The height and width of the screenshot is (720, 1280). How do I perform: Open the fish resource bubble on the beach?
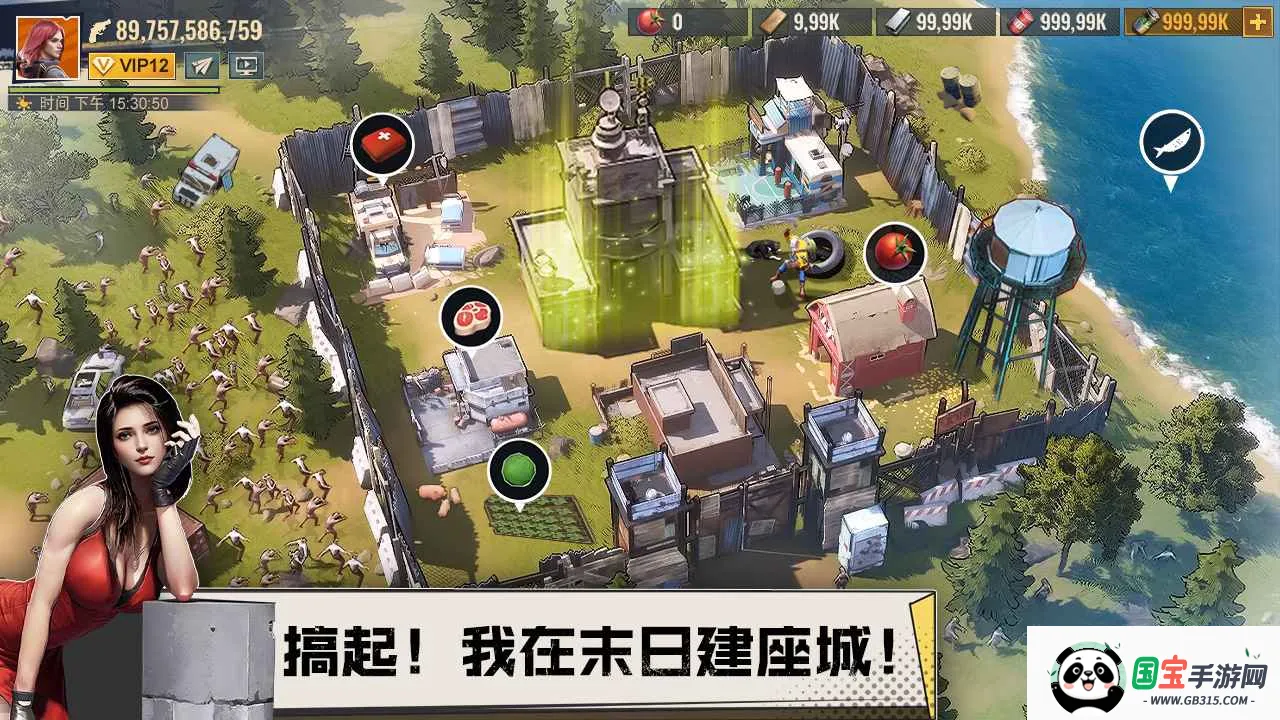point(1170,142)
